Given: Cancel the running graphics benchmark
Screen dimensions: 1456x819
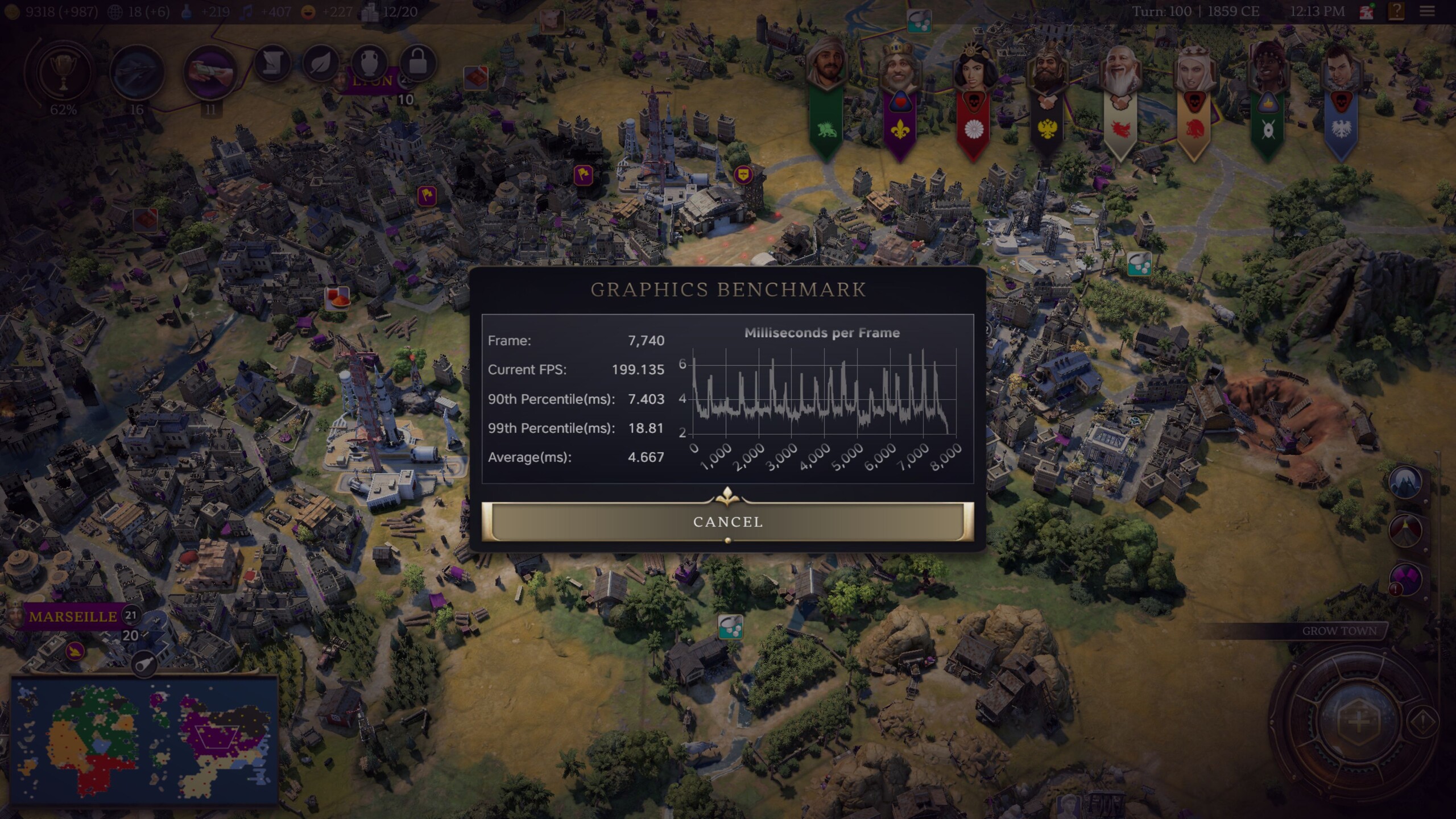Looking at the screenshot, I should 727,522.
